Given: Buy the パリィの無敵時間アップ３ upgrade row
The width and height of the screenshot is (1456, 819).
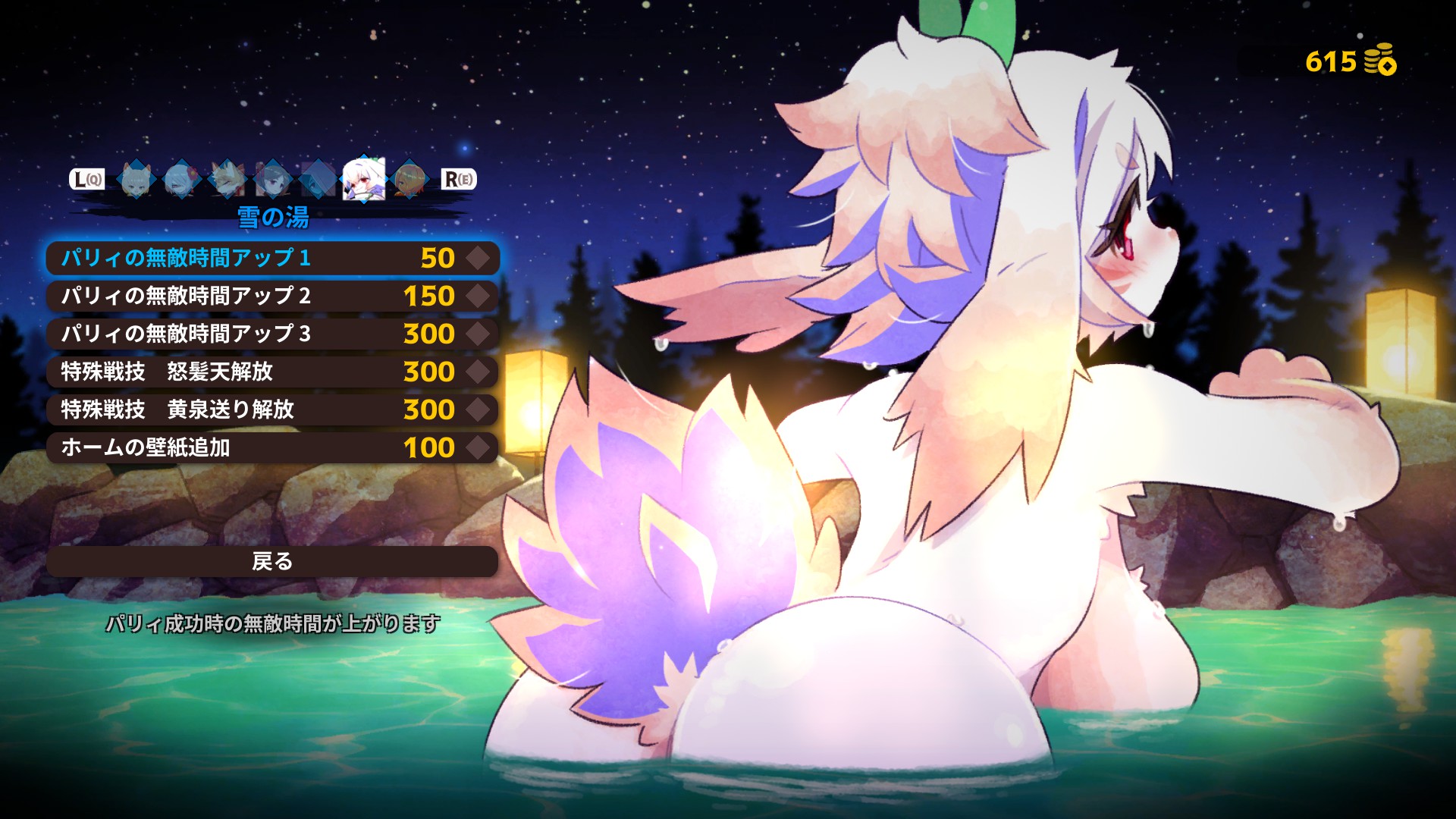Looking at the screenshot, I should [x=271, y=334].
